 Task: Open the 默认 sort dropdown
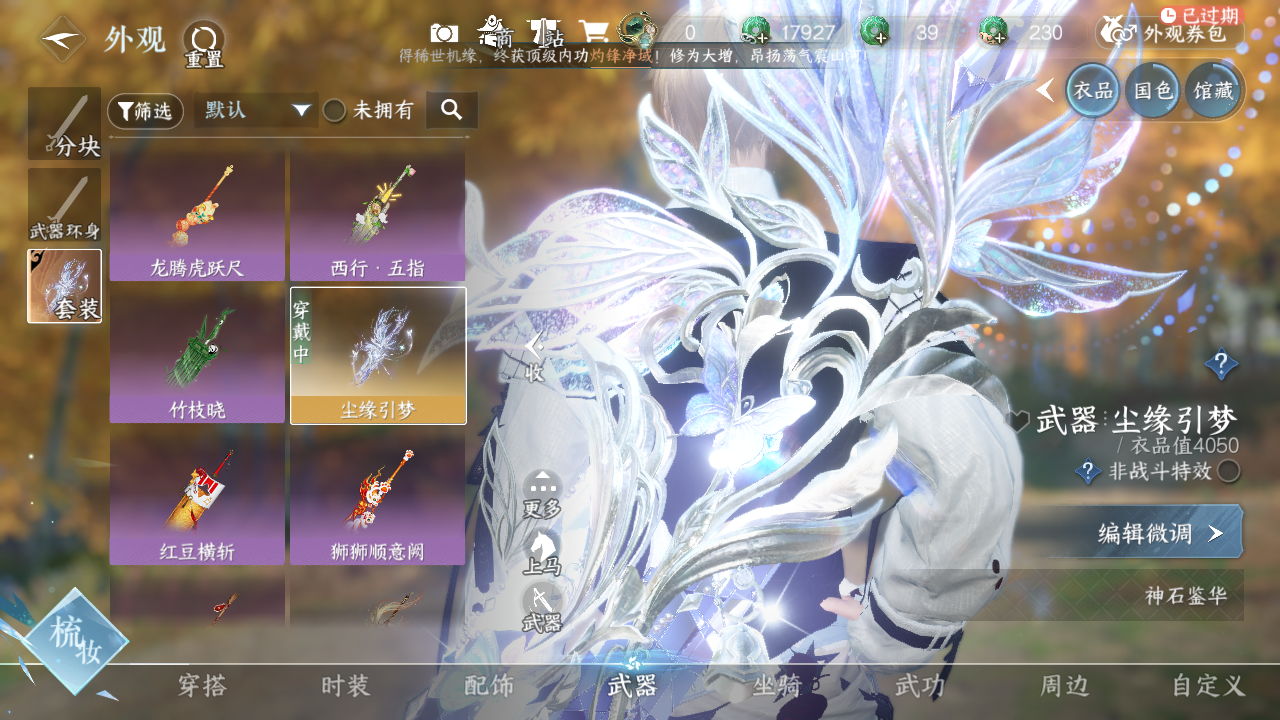coord(256,110)
